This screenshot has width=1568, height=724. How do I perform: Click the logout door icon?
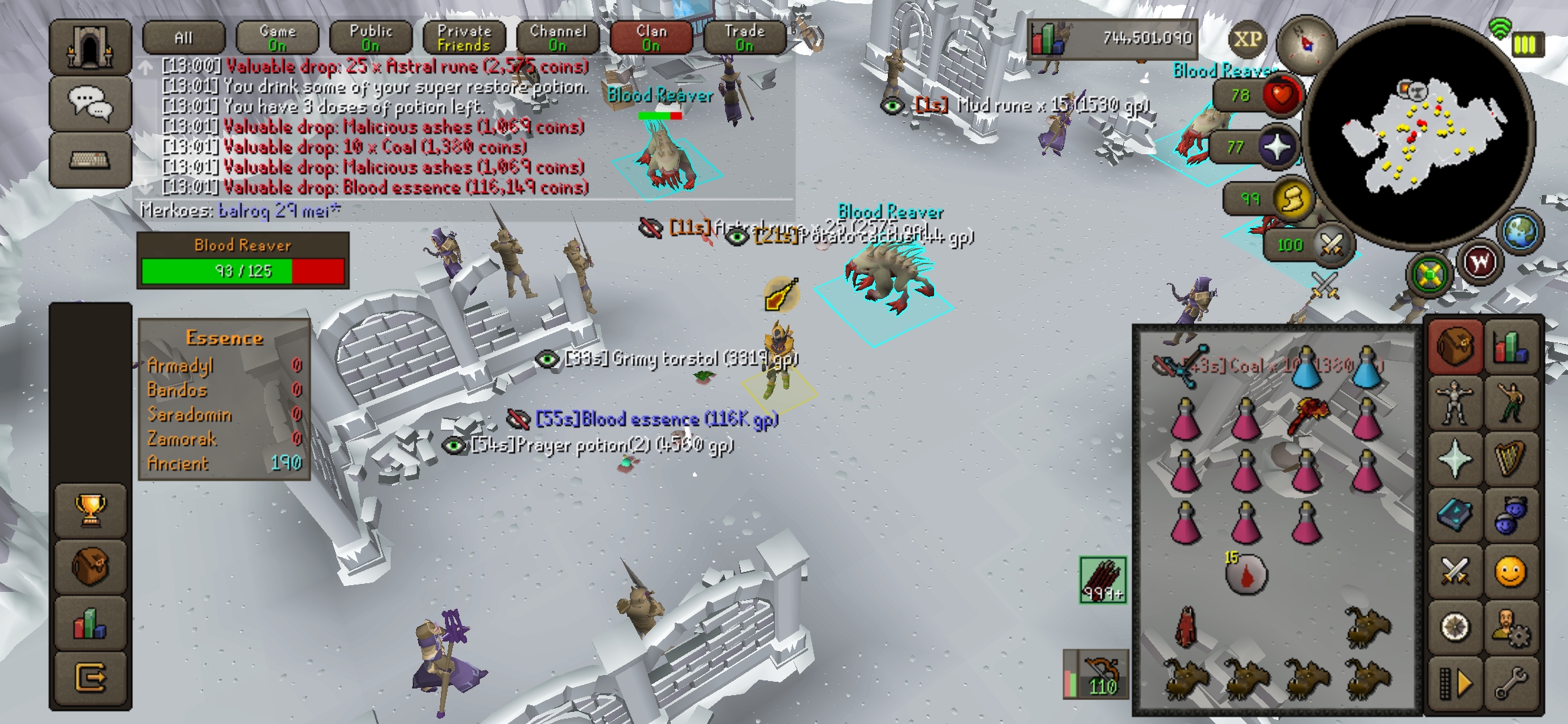(x=90, y=678)
